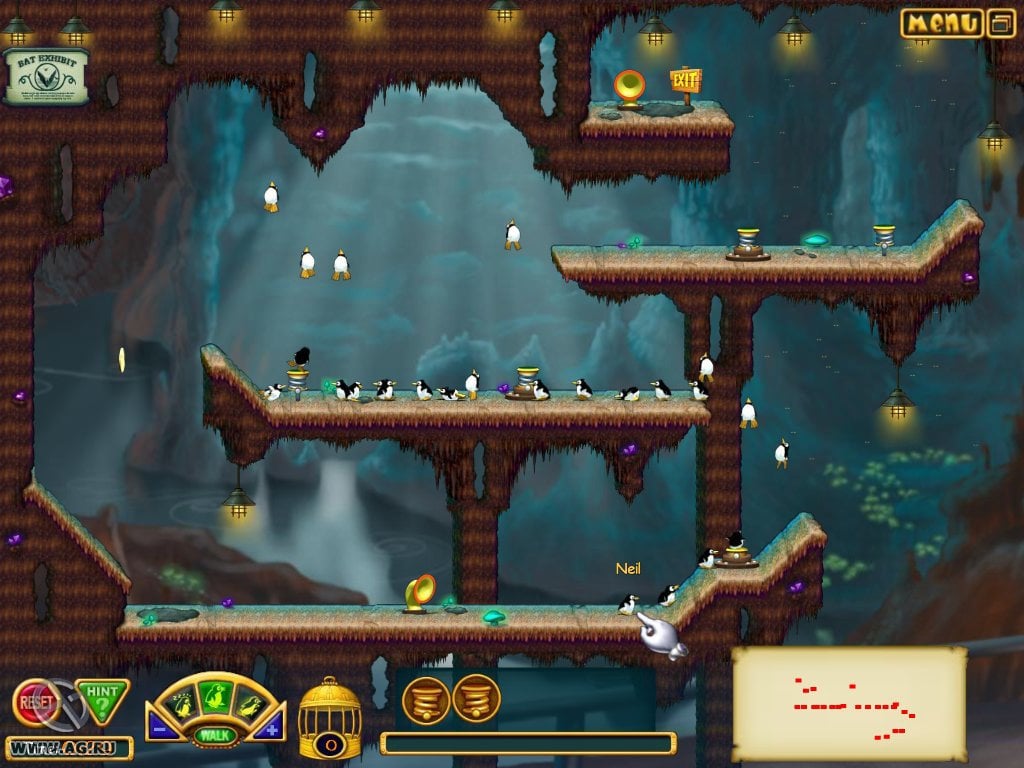Select the sleeping penguin speed icon
1024x768 pixels.
(x=181, y=703)
